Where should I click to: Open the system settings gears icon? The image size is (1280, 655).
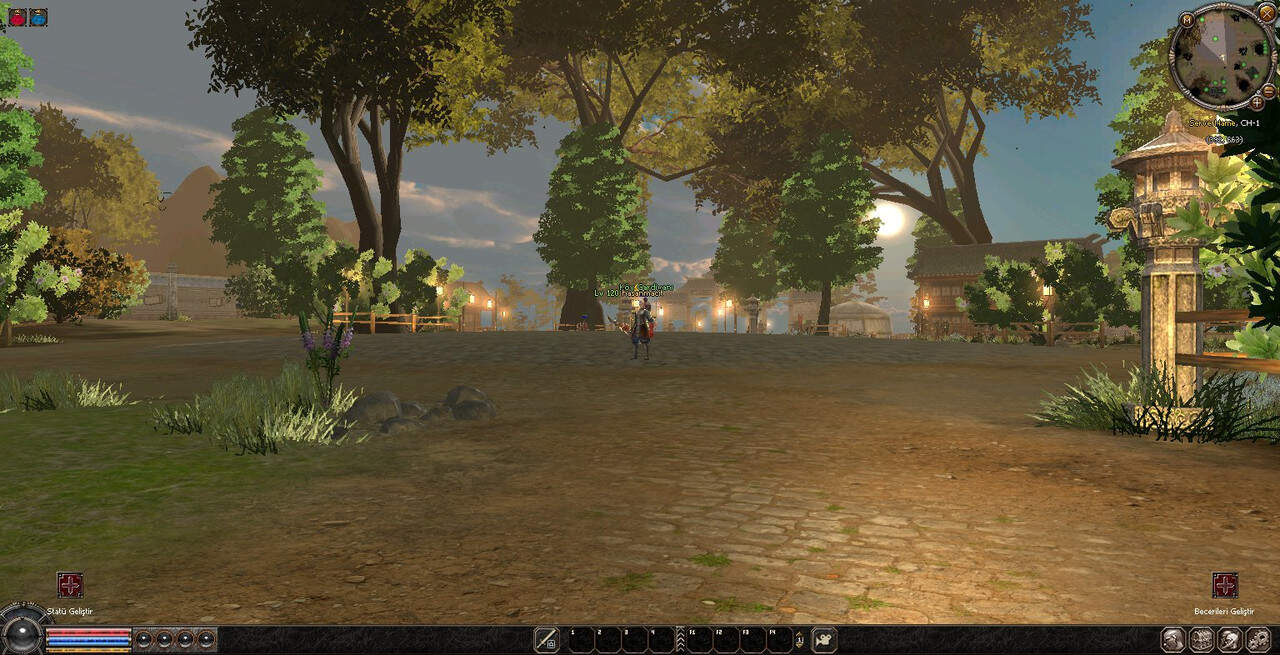point(1258,639)
